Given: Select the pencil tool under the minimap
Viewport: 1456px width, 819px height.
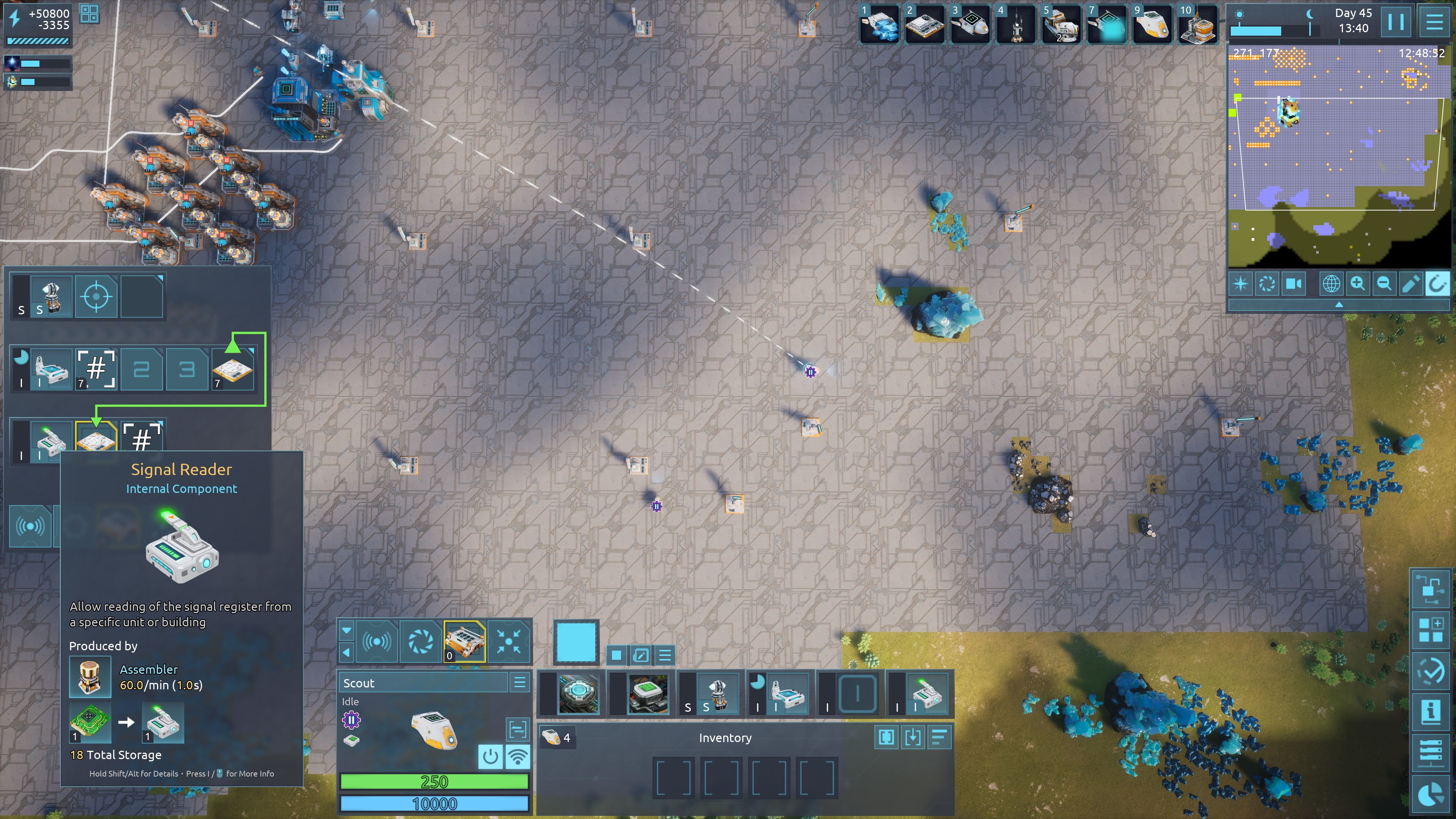Looking at the screenshot, I should (x=1410, y=284).
